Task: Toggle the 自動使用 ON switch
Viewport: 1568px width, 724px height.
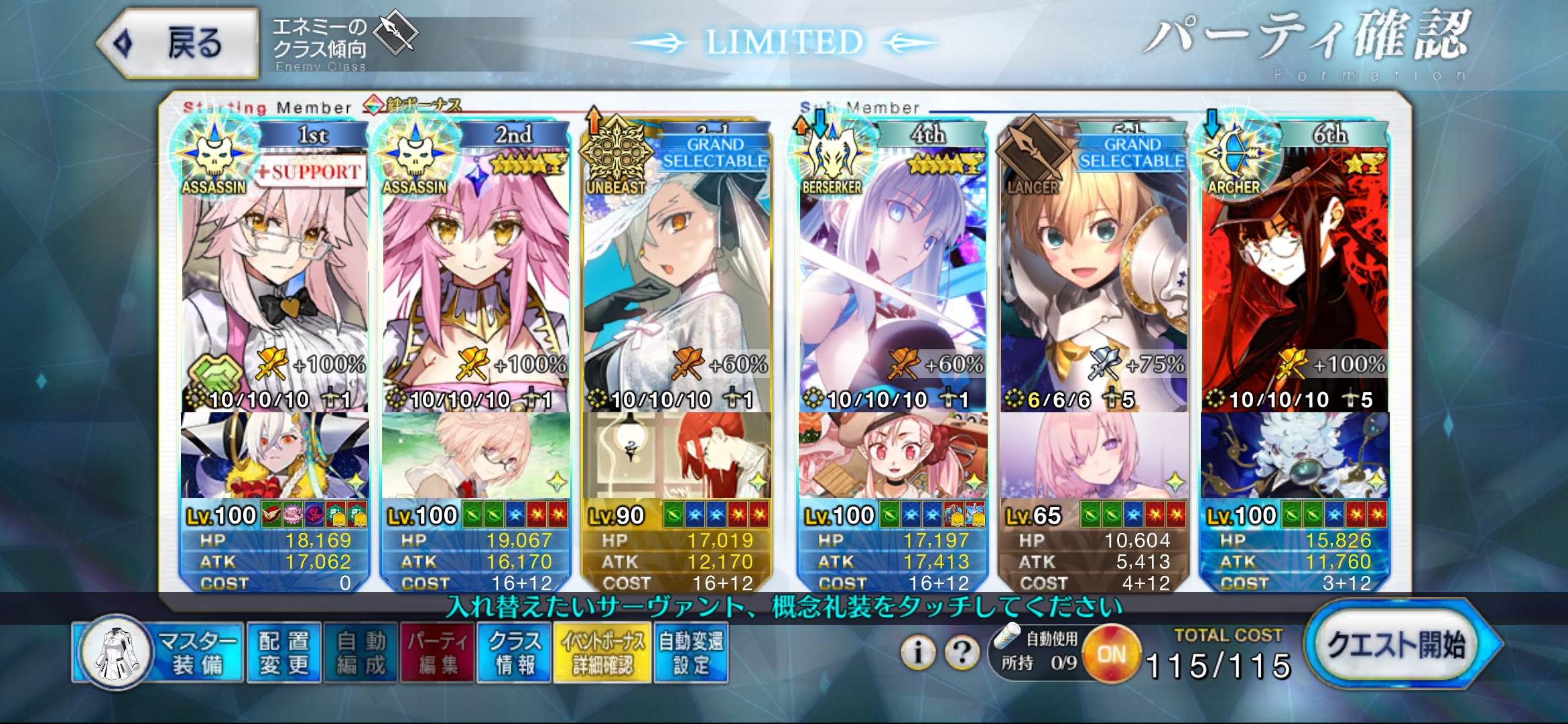Action: [x=1111, y=654]
